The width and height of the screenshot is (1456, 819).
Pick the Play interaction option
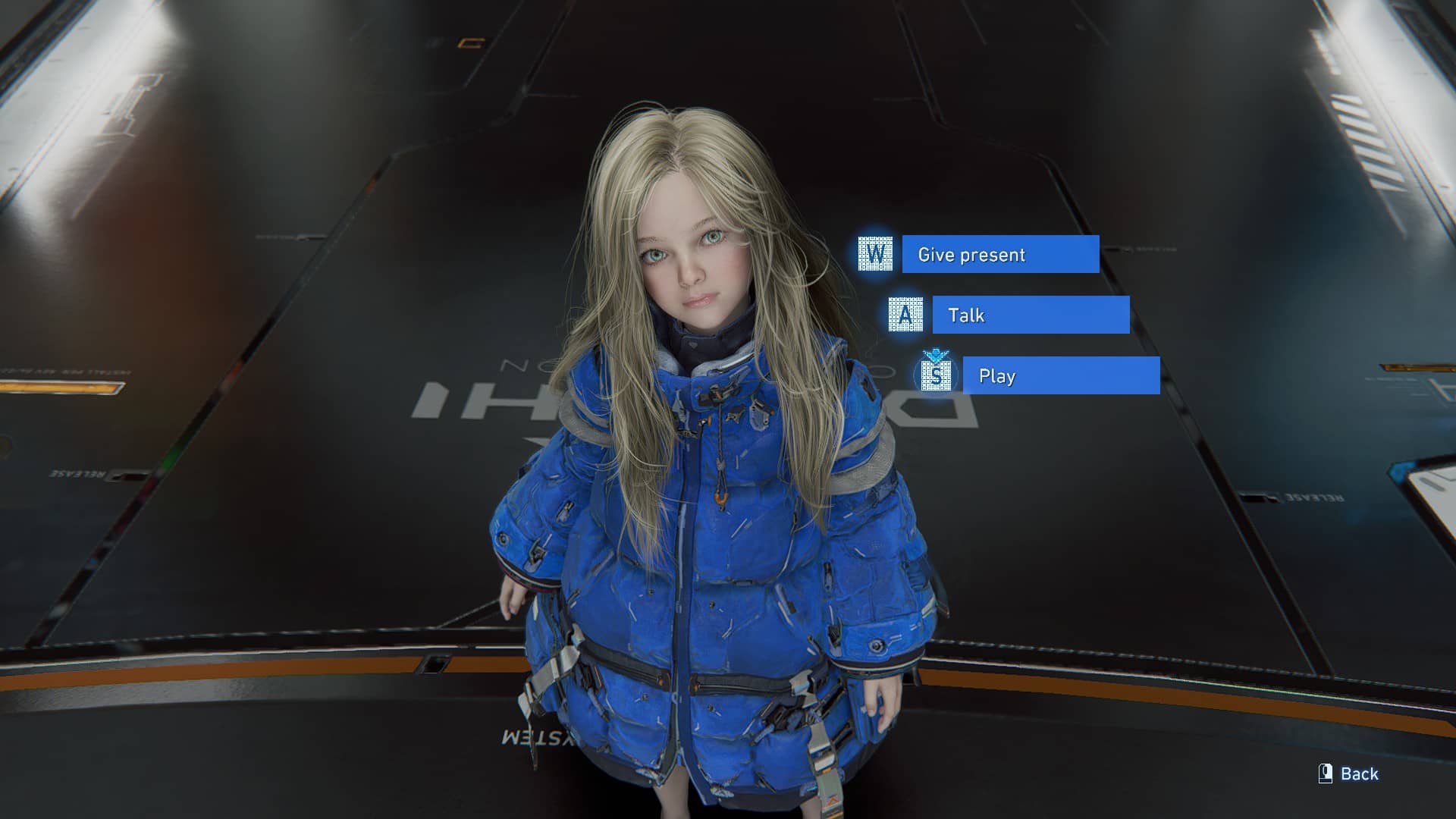coord(1060,375)
